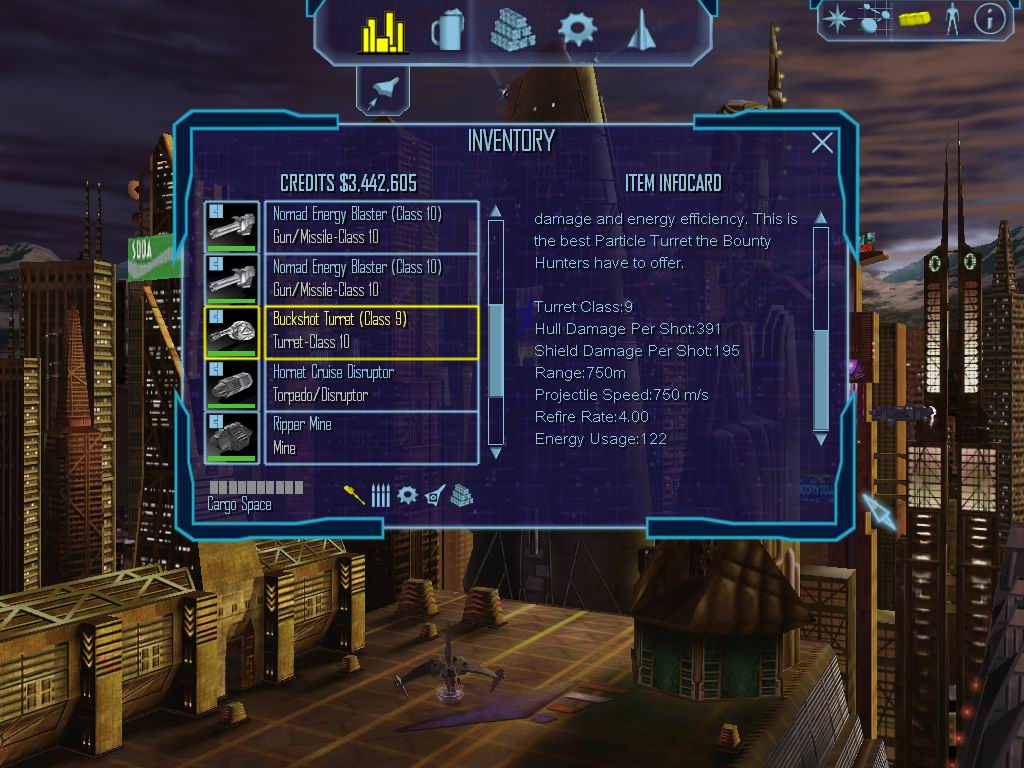
Task: Select the Buckshot Turret (Class 9) row
Action: click(370, 331)
